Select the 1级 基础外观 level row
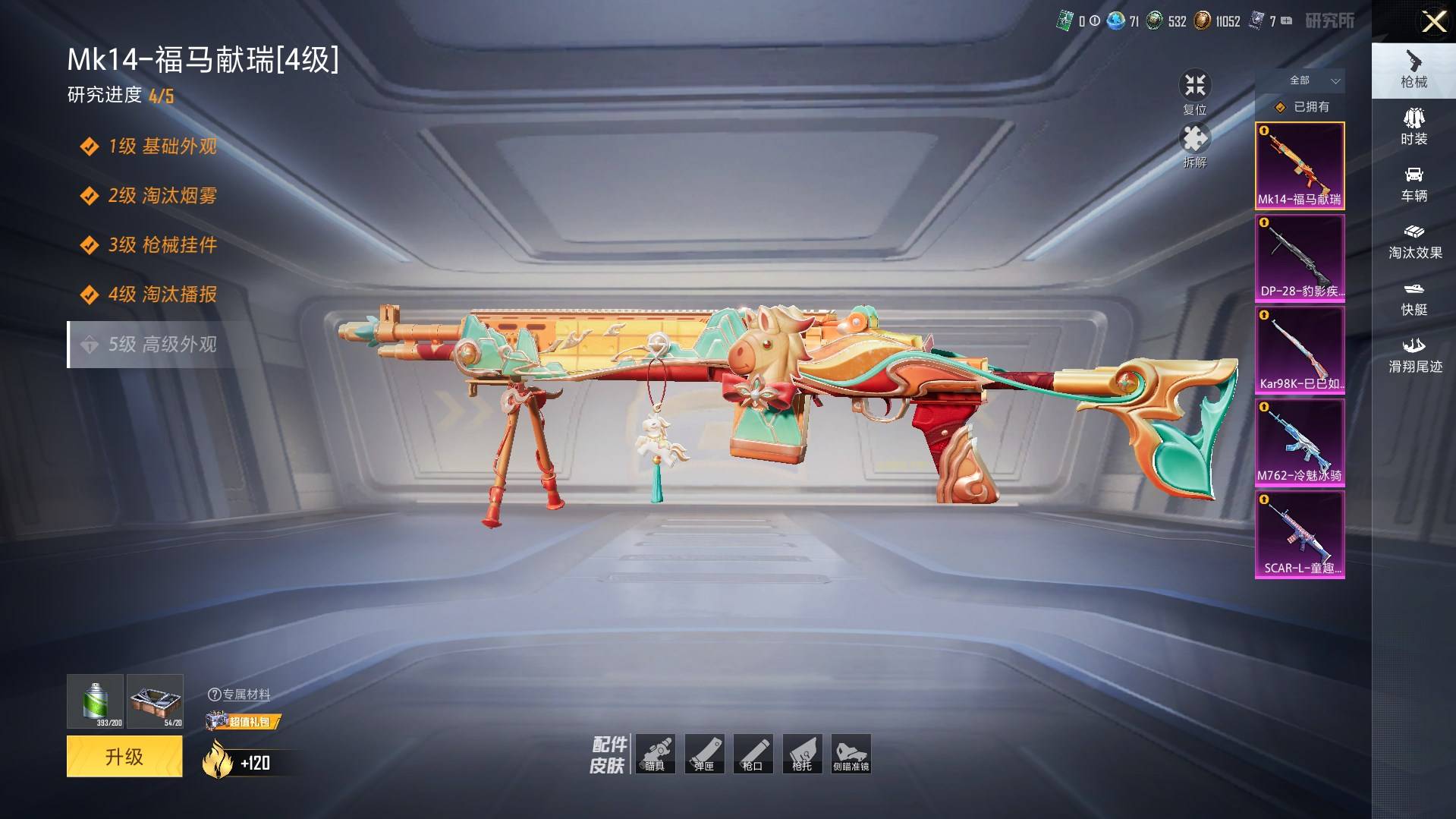1456x819 pixels. 162,146
